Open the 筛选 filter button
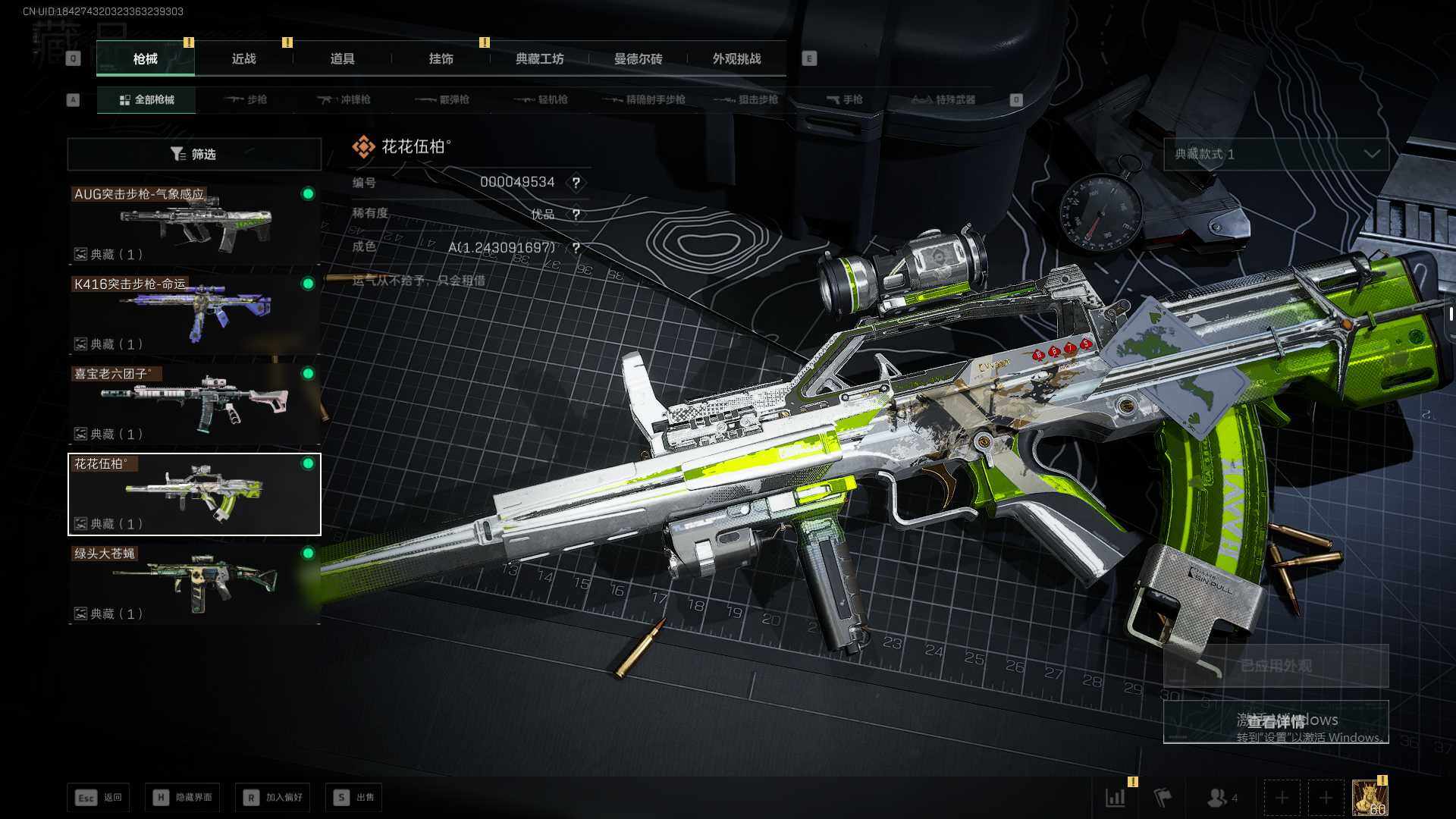This screenshot has width=1456, height=819. tap(194, 154)
